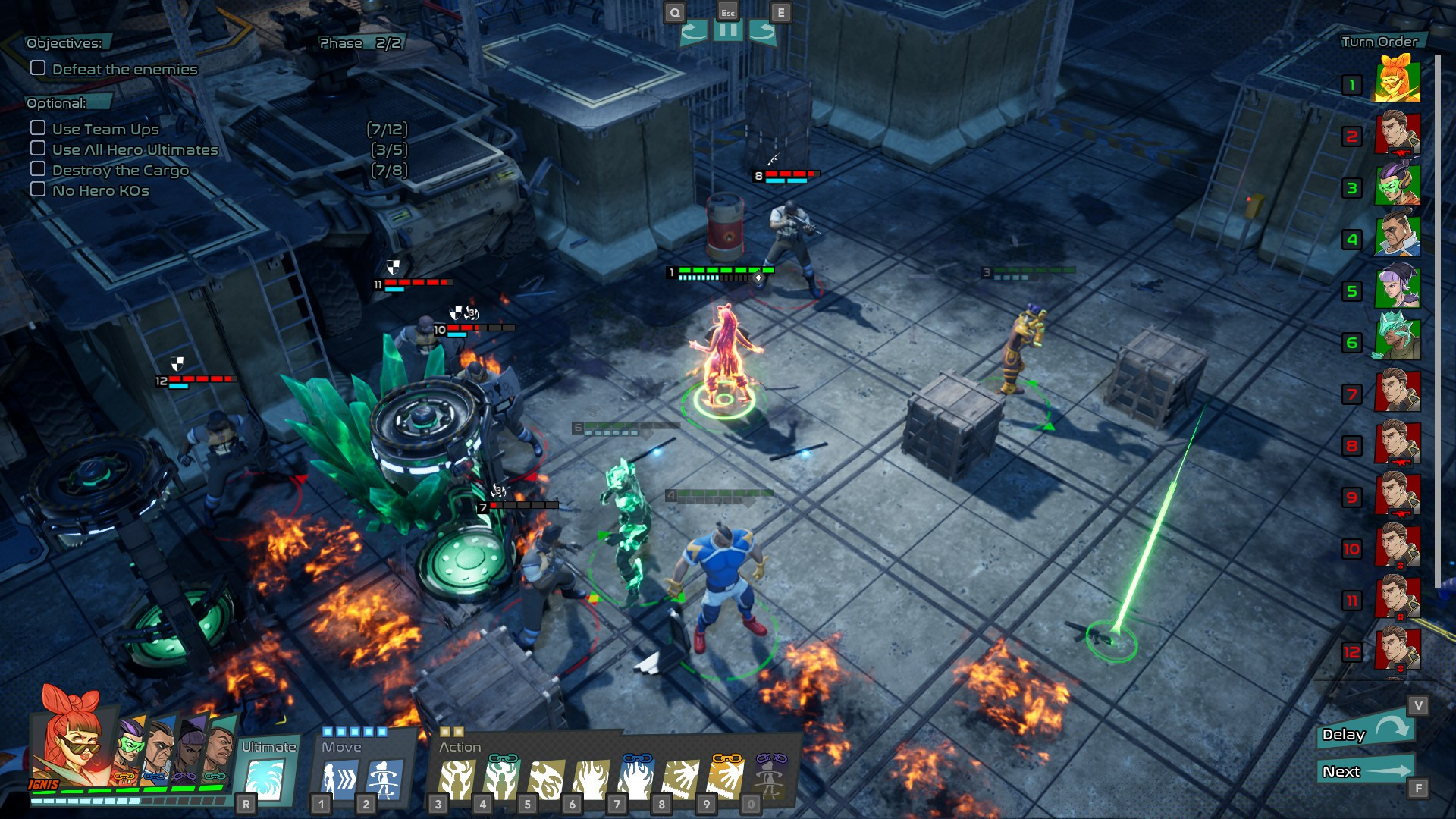Rotate camera using the left arrow button

(x=693, y=31)
